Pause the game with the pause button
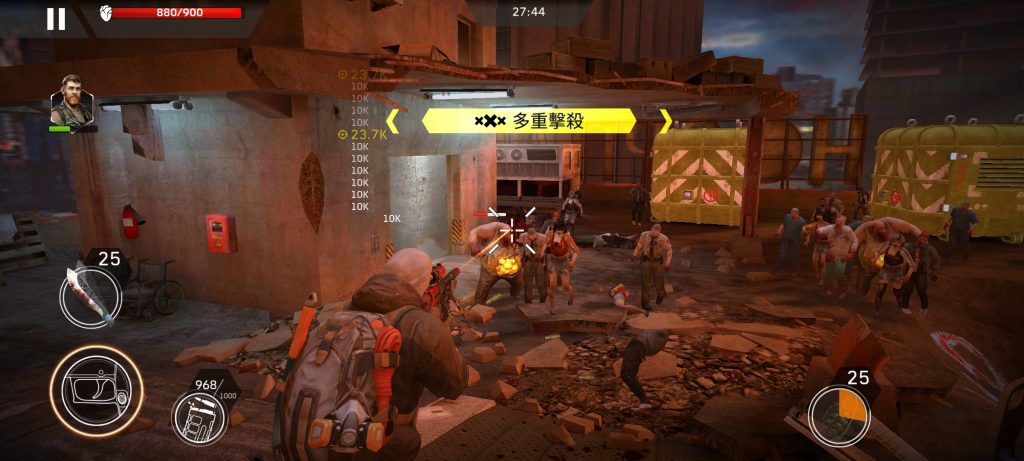 coord(56,19)
